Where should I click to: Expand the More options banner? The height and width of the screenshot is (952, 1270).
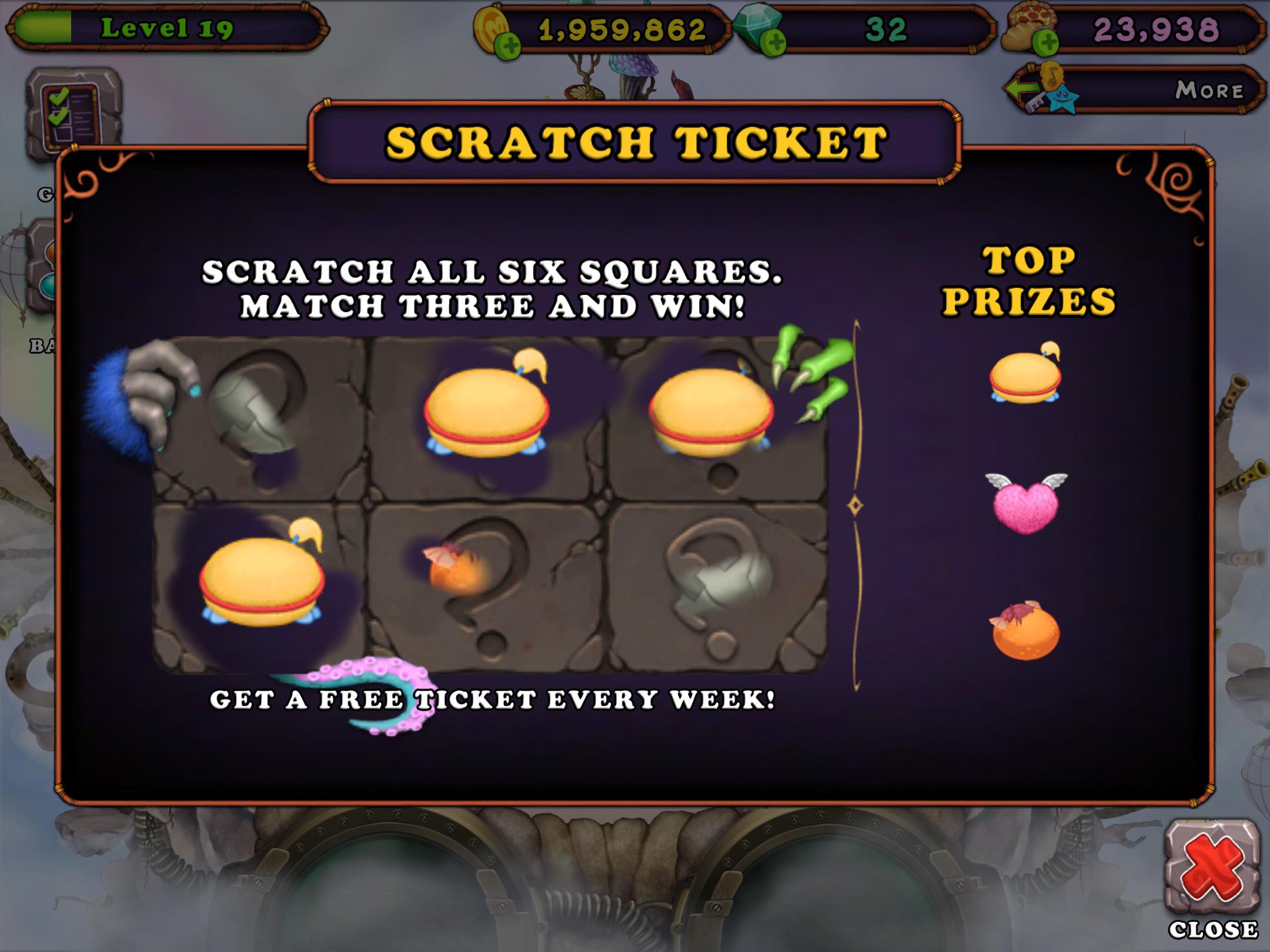coord(1211,88)
